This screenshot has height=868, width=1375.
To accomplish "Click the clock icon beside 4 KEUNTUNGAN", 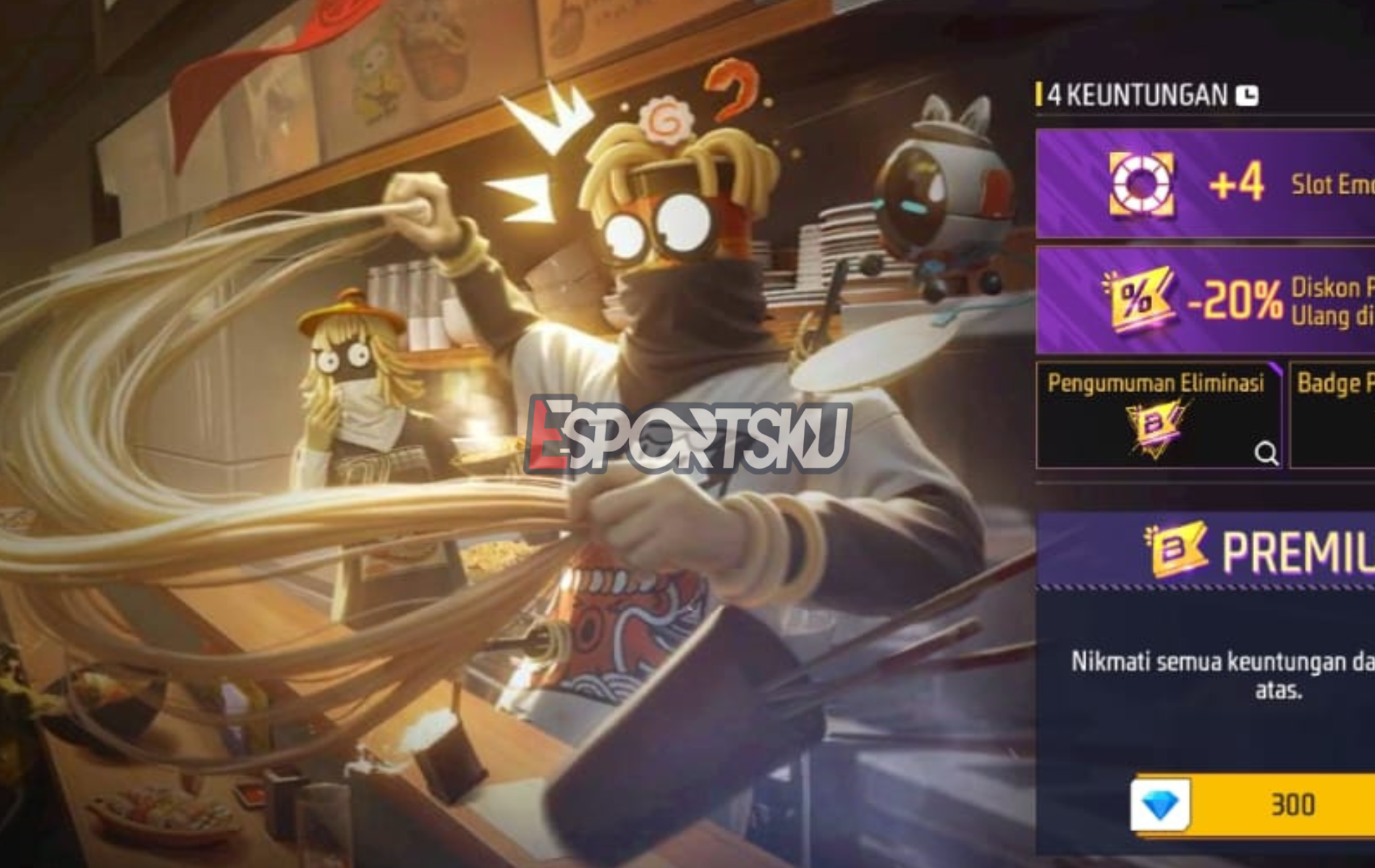I will 1245,94.
